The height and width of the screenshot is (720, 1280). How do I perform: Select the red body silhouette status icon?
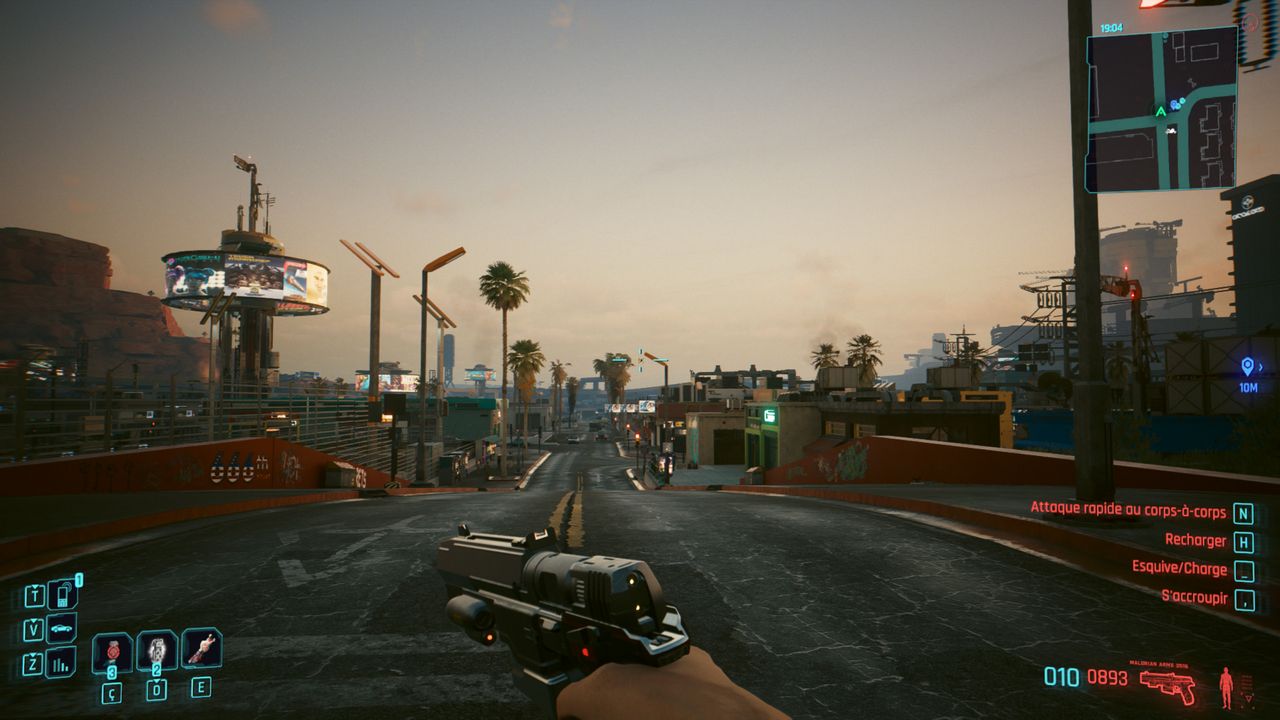pos(1226,687)
